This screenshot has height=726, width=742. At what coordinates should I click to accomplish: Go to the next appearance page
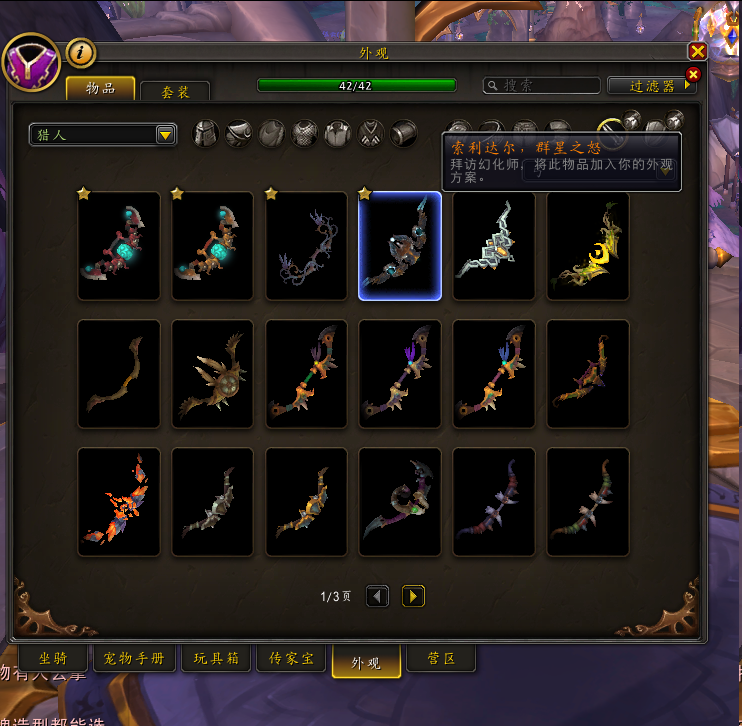pyautogui.click(x=413, y=596)
